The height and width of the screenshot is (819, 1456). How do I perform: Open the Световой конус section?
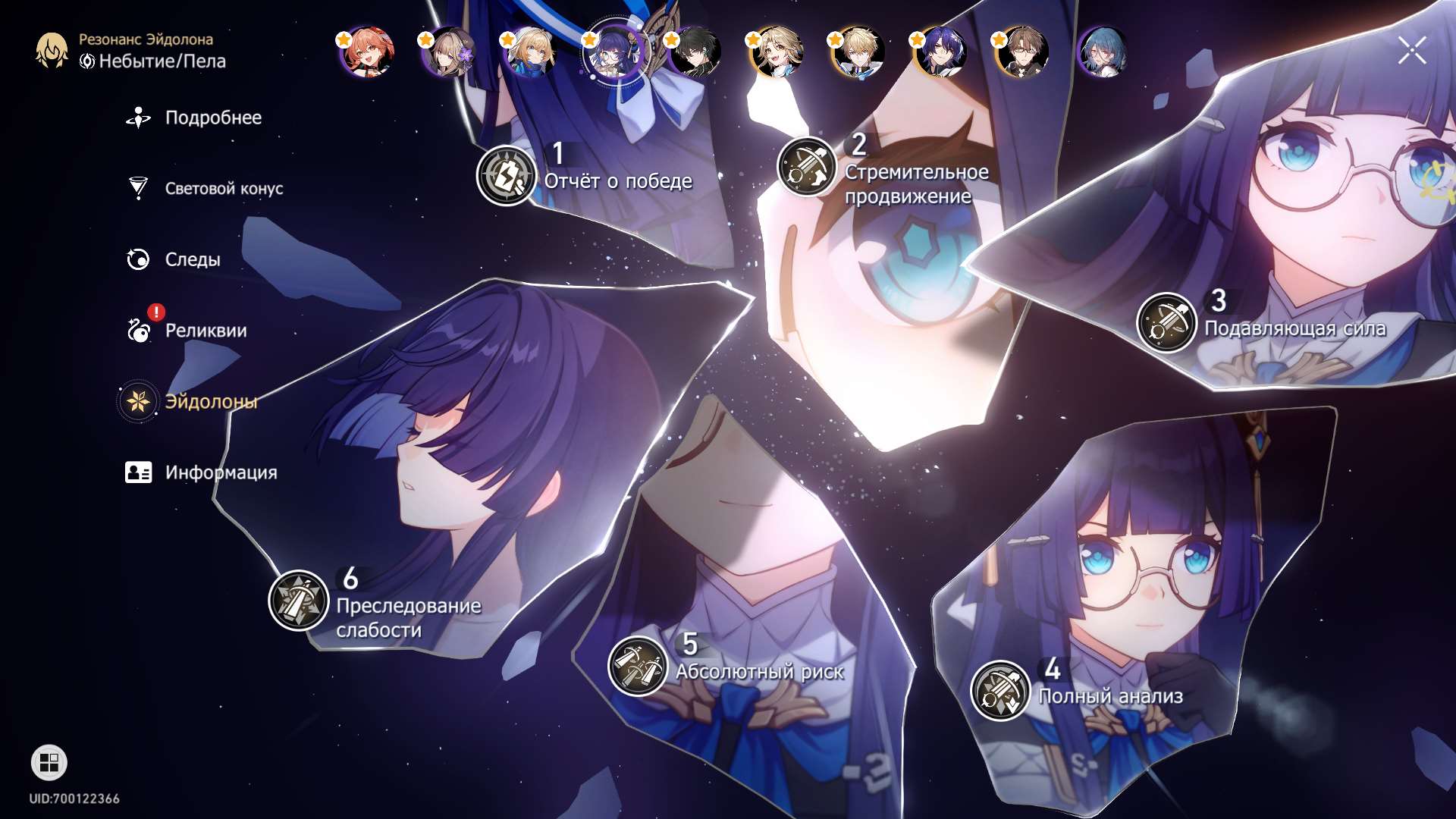(x=224, y=188)
